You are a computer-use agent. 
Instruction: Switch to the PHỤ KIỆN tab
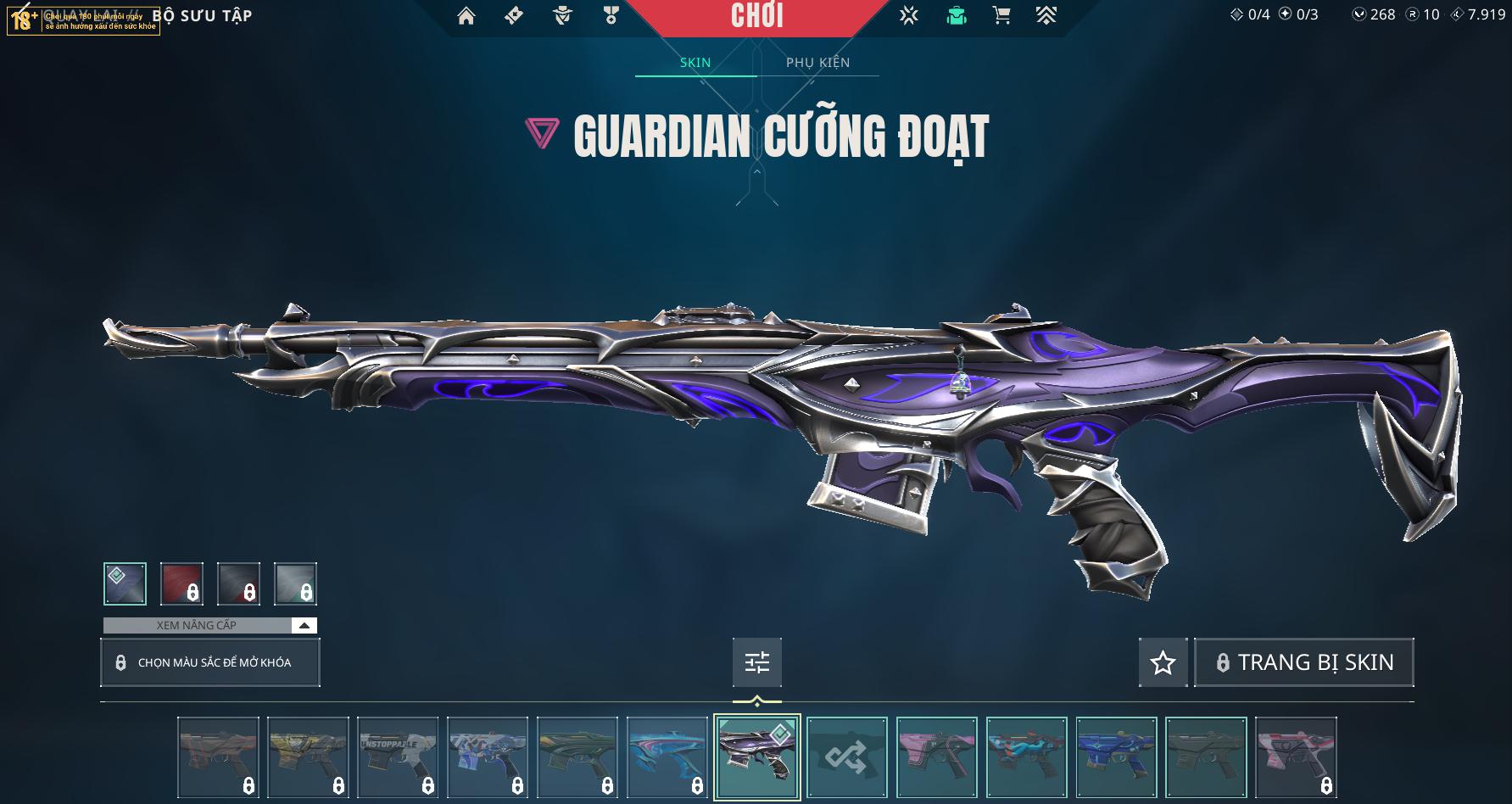817,63
